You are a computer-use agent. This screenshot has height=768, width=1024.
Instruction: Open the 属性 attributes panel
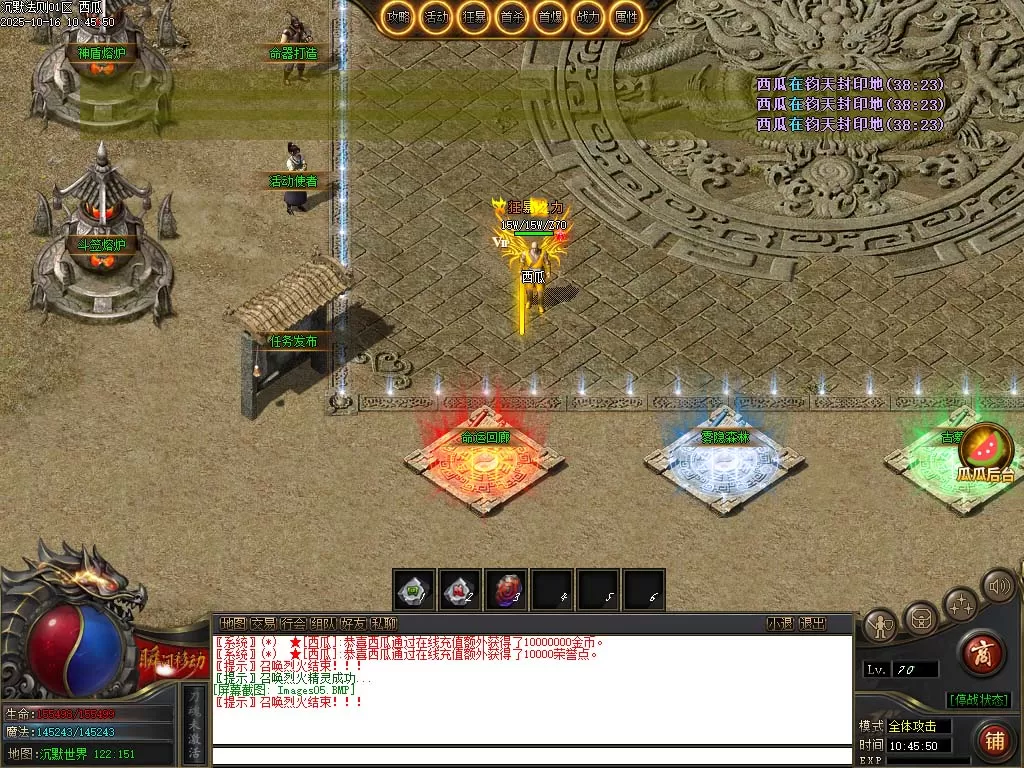point(627,16)
